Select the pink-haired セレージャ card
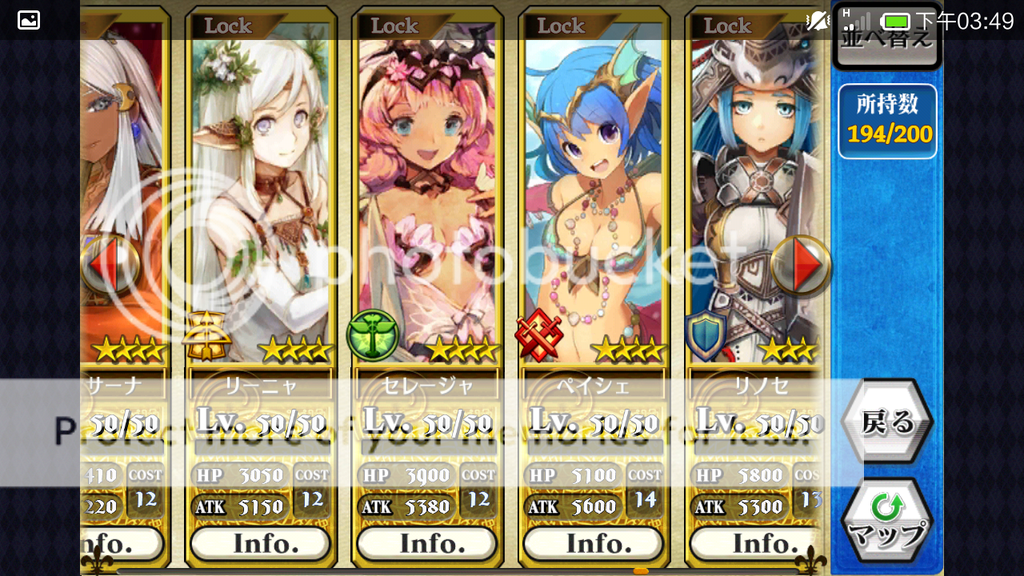1024x576 pixels. coord(426,200)
